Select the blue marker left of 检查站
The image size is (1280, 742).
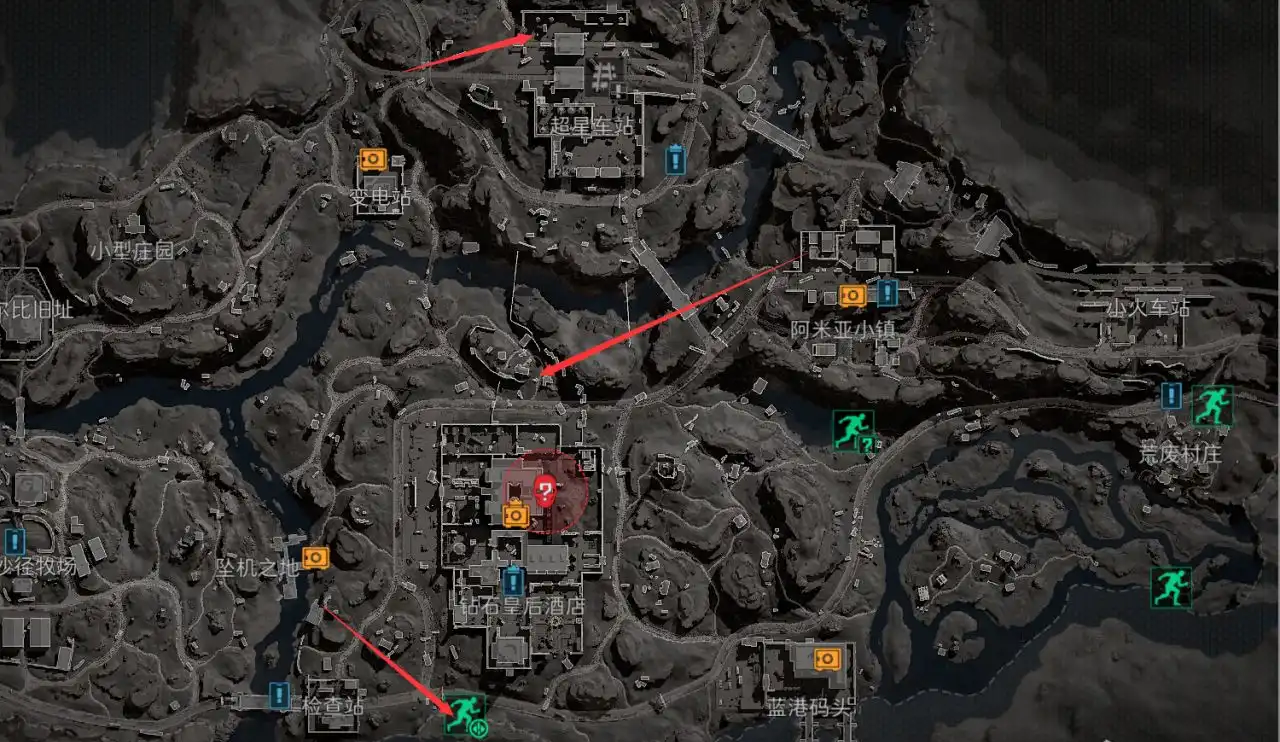pyautogui.click(x=279, y=694)
